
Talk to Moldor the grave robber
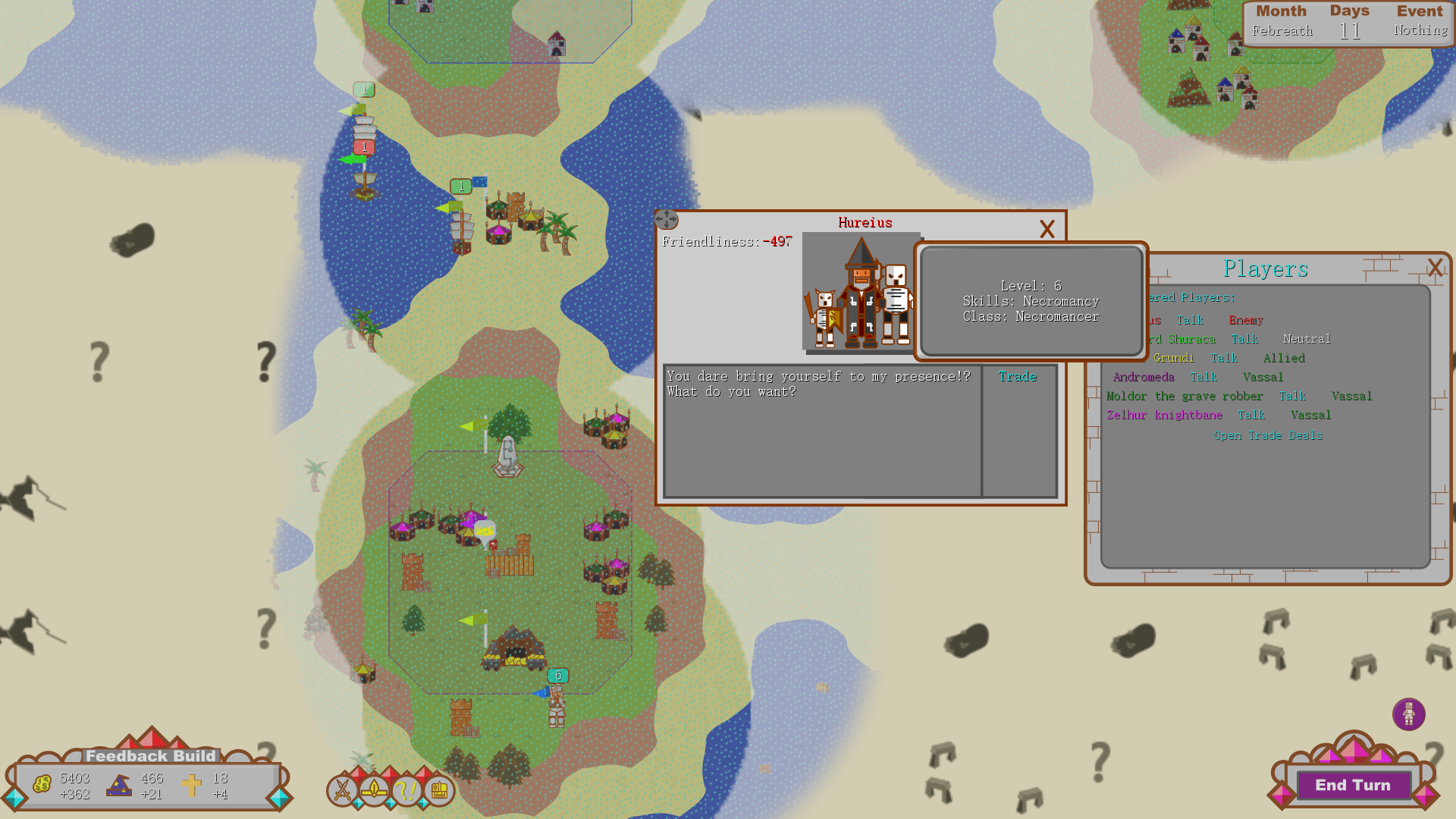click(1292, 396)
